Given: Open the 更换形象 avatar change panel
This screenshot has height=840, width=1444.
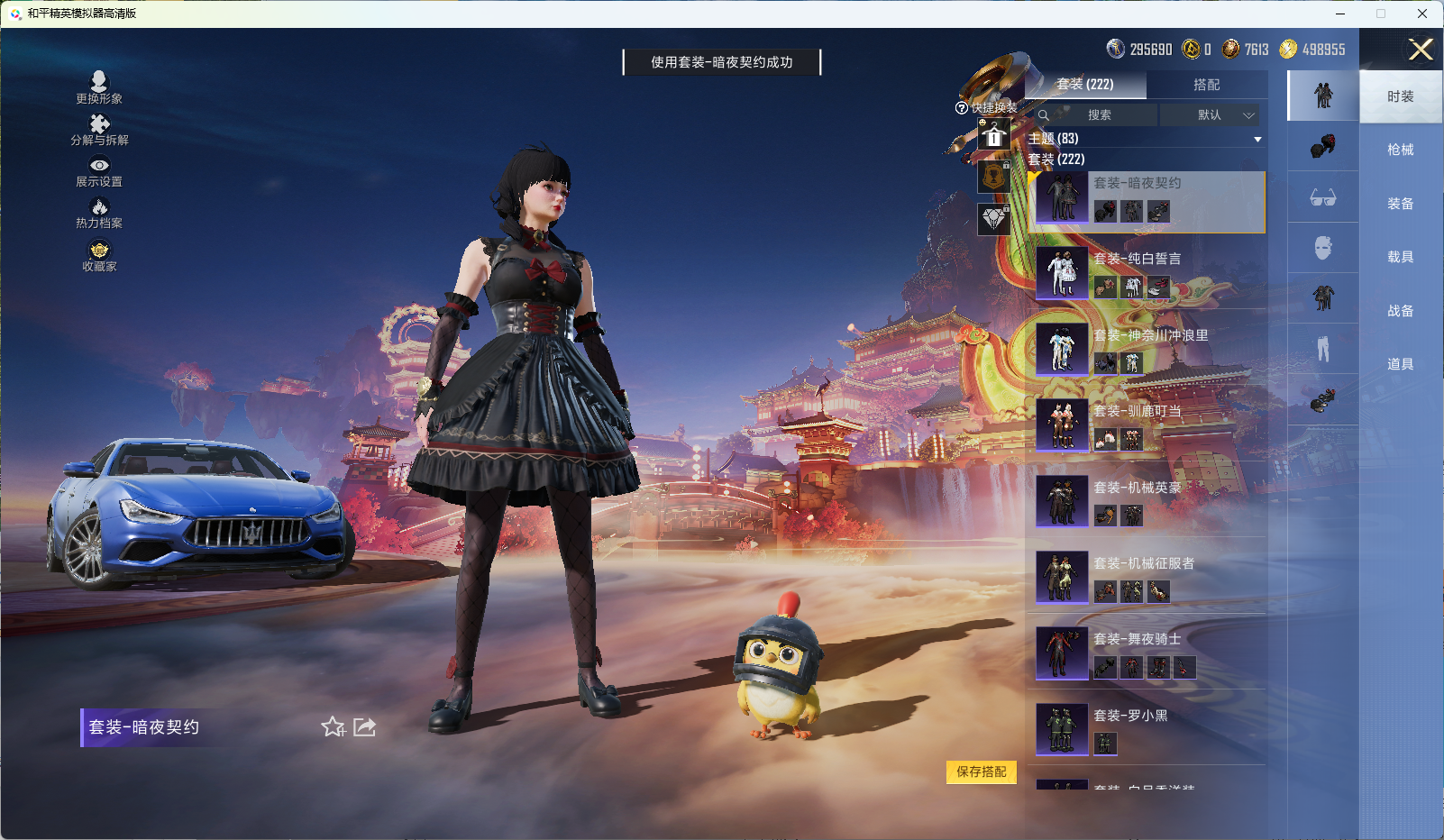Looking at the screenshot, I should [99, 87].
